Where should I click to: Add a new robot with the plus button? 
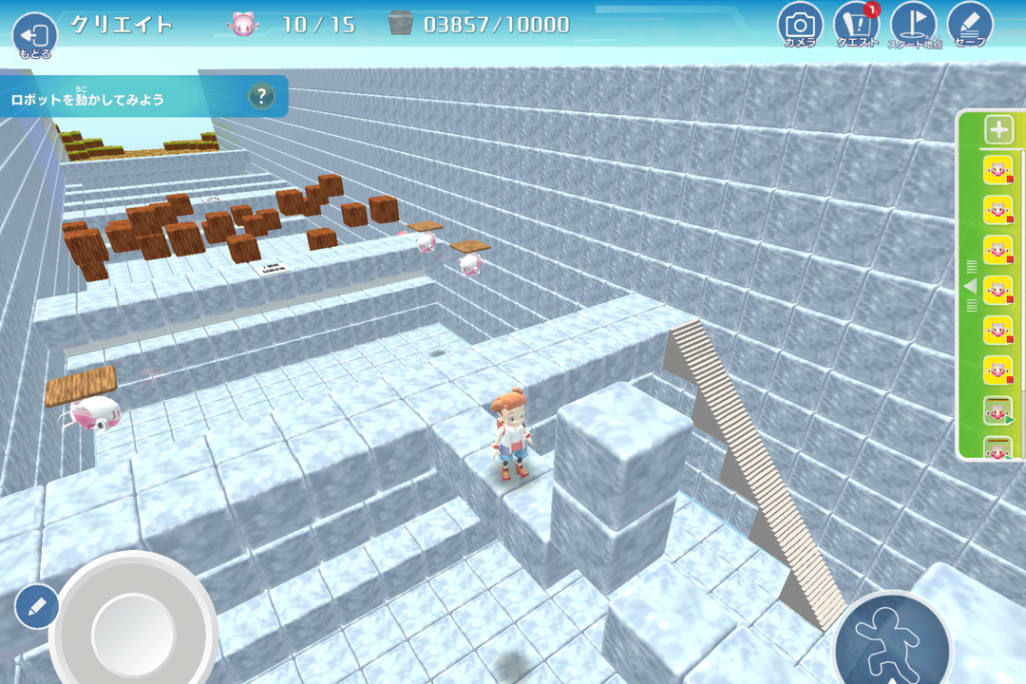[x=999, y=130]
